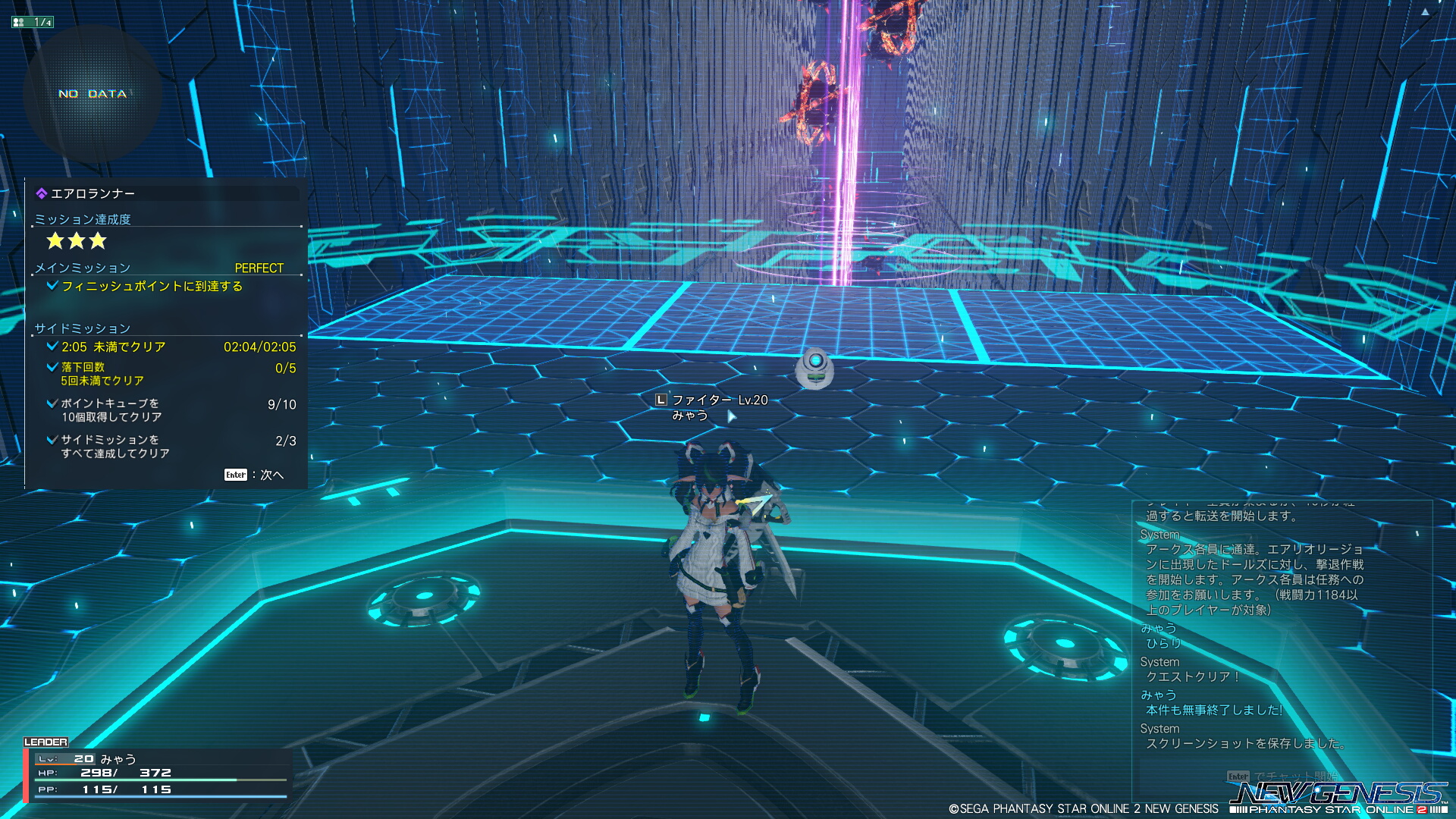
Task: Click the NO DATA circular minimap
Action: (x=93, y=94)
